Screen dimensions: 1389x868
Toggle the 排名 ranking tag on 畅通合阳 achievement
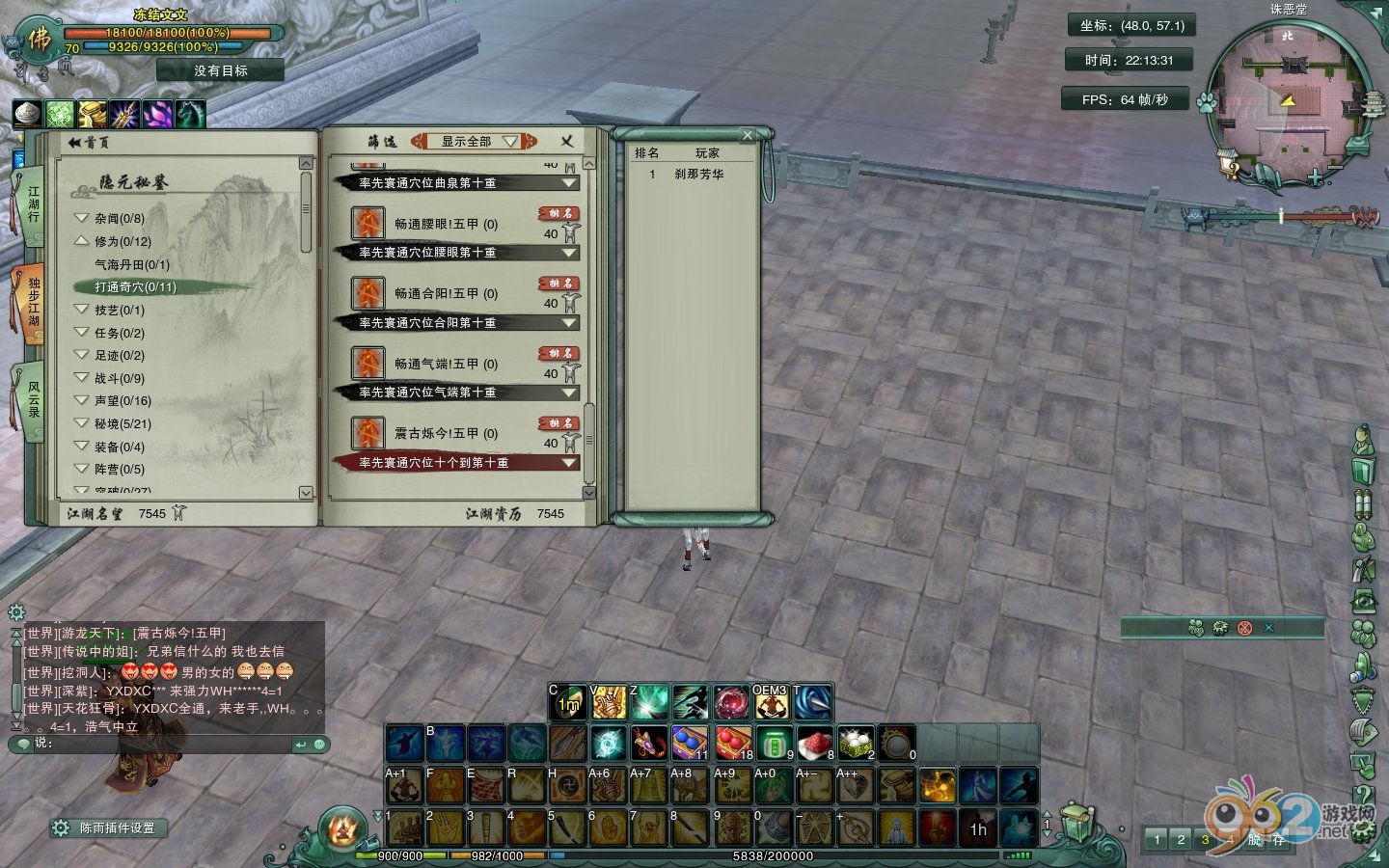point(558,284)
